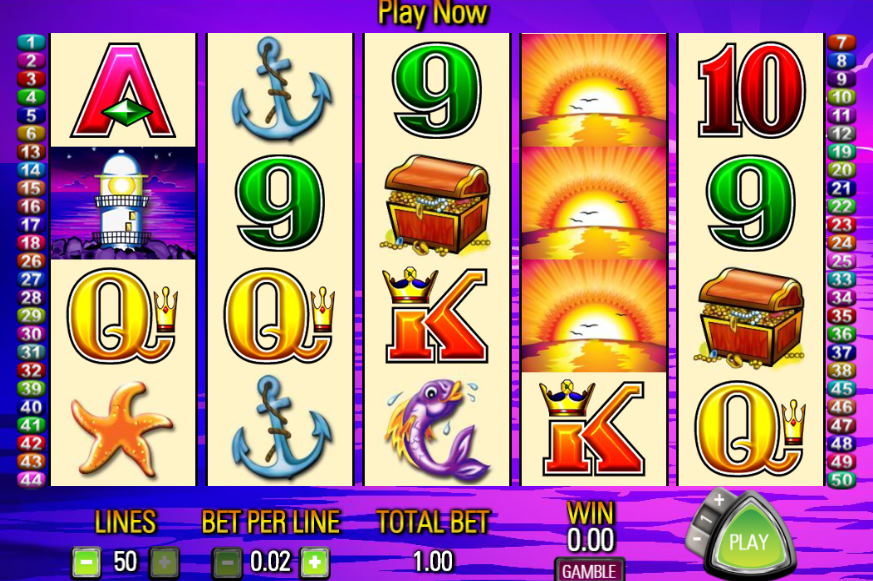
Task: Click the plus on the Play button dial
Action: click(718, 499)
